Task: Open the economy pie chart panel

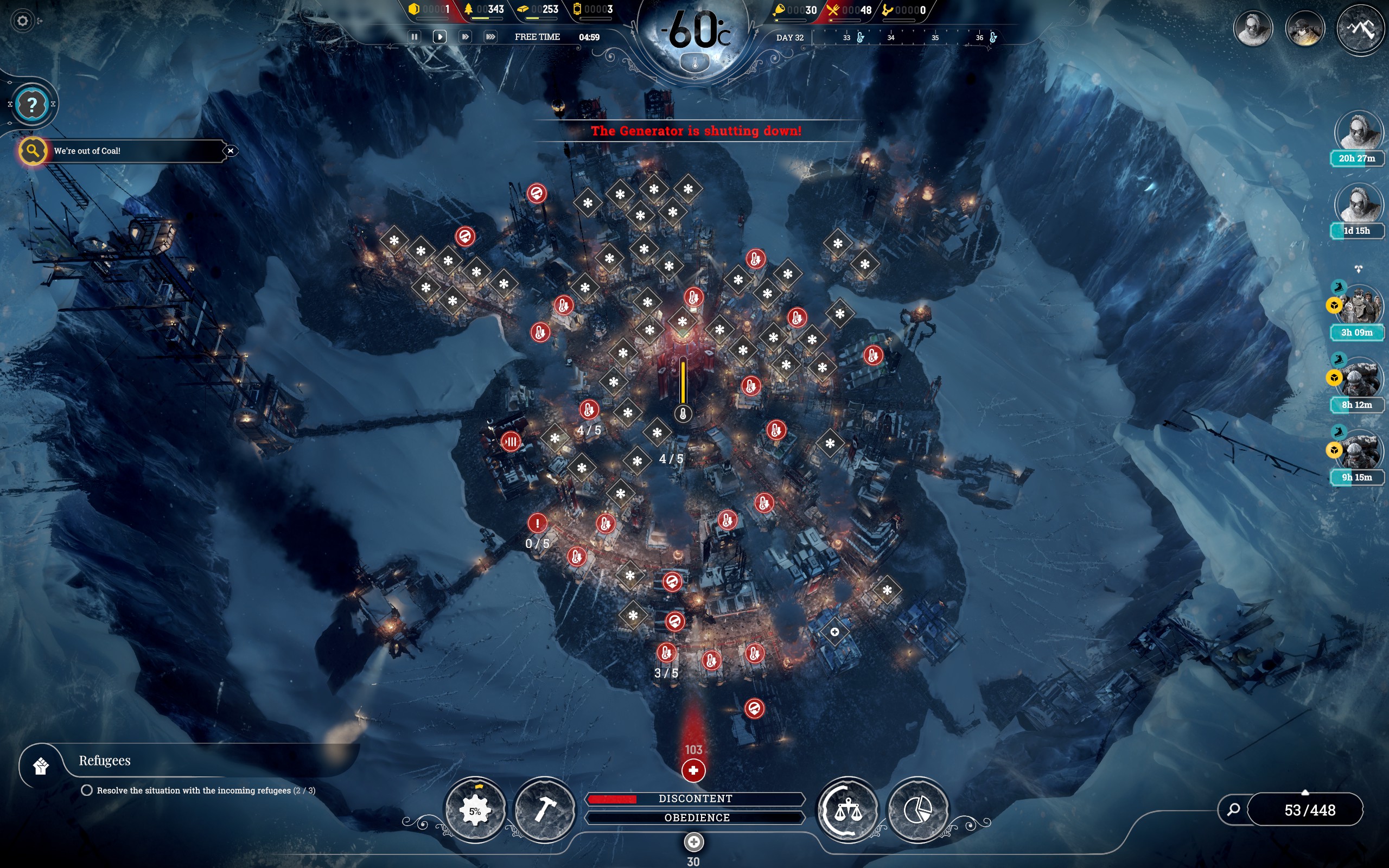Action: coord(917,810)
